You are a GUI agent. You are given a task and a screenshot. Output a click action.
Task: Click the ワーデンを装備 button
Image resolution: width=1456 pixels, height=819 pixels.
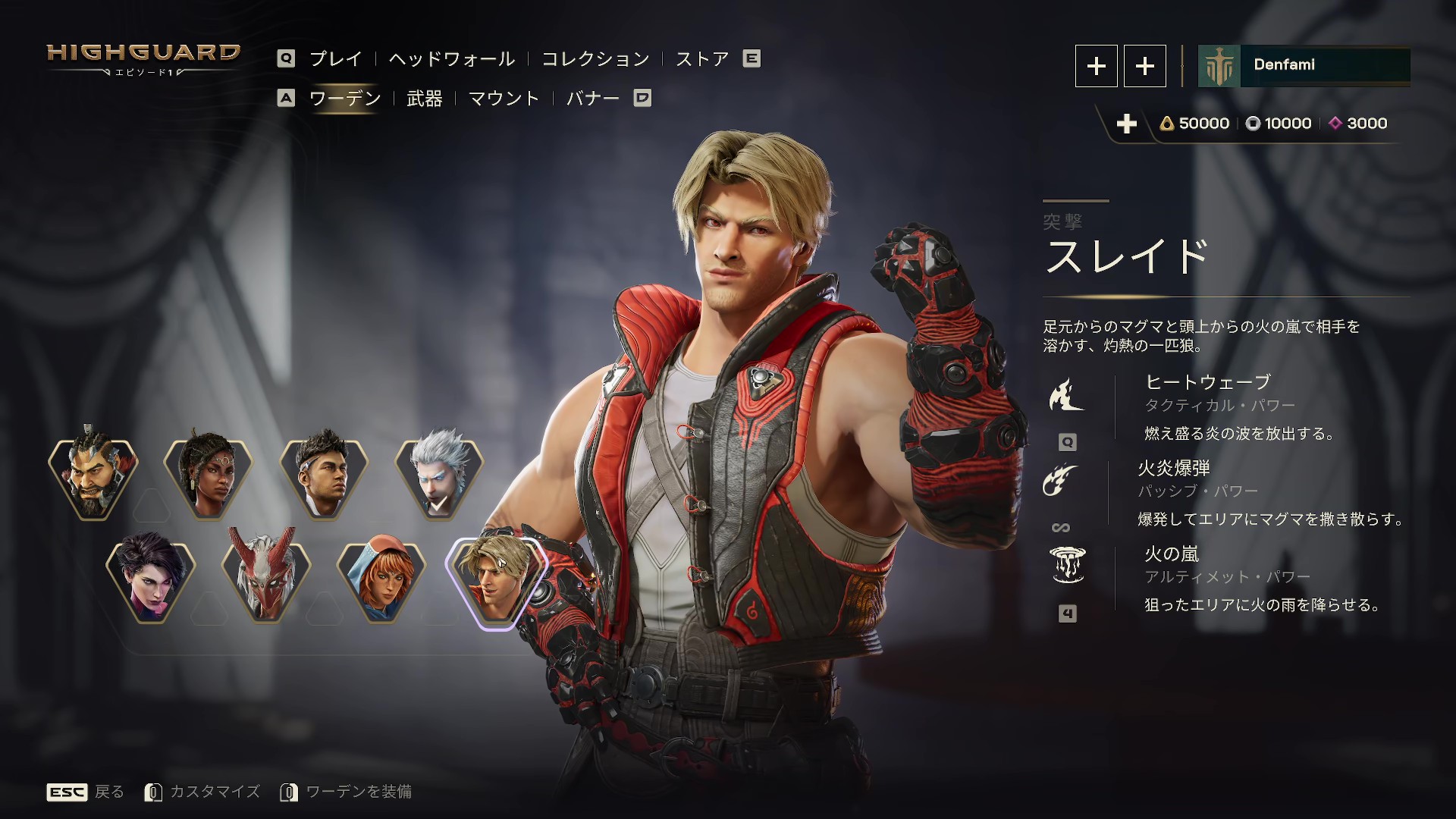358,792
